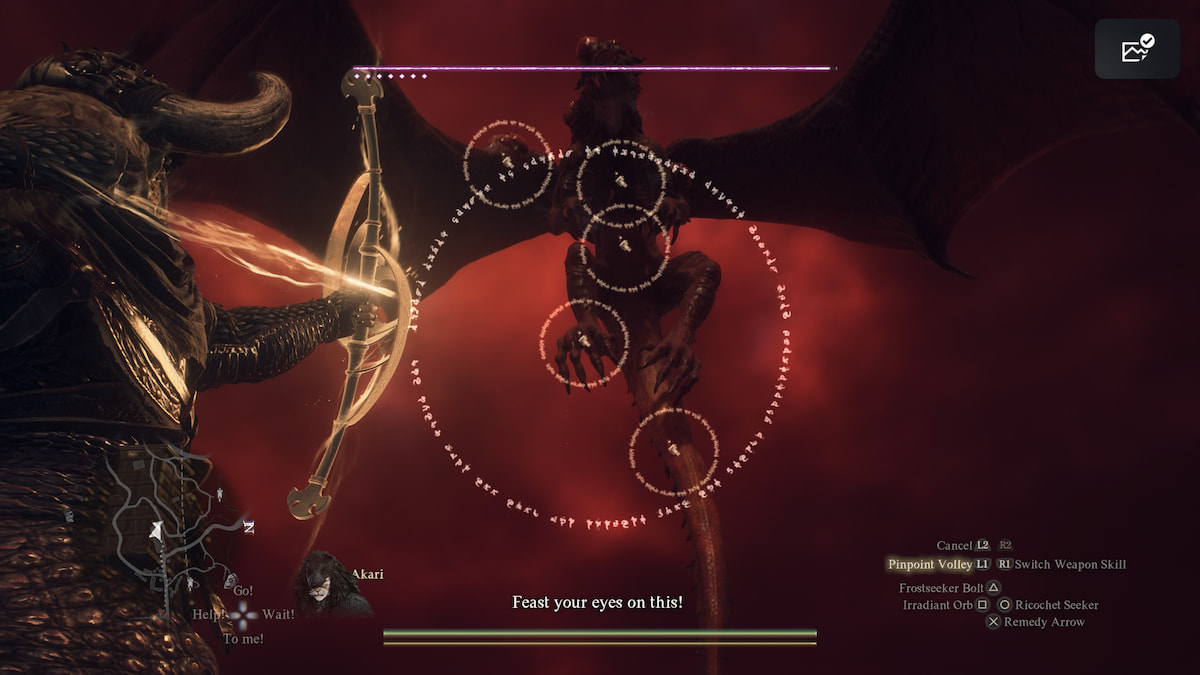Click the screenshot capture overlay icon
Screen dimensions: 1200x675
(1137, 48)
